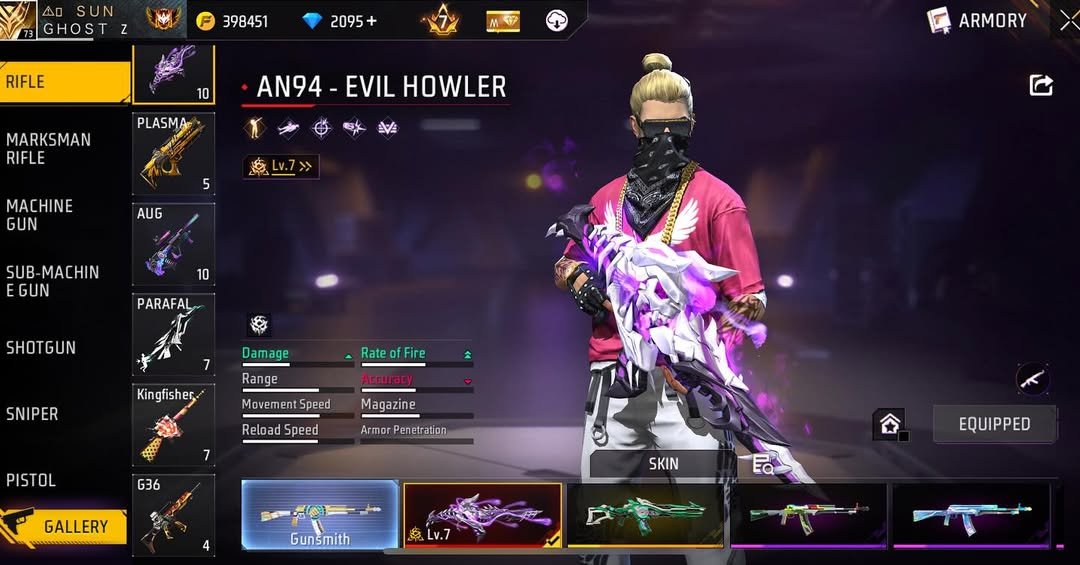The width and height of the screenshot is (1080, 565).
Task: Pick the Kingfisher weapon thumbnail
Action: point(173,425)
